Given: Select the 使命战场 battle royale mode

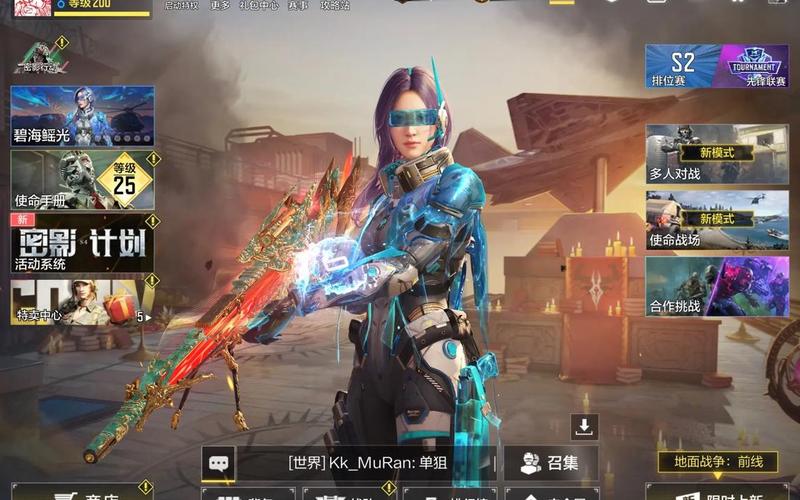Looking at the screenshot, I should (x=716, y=220).
